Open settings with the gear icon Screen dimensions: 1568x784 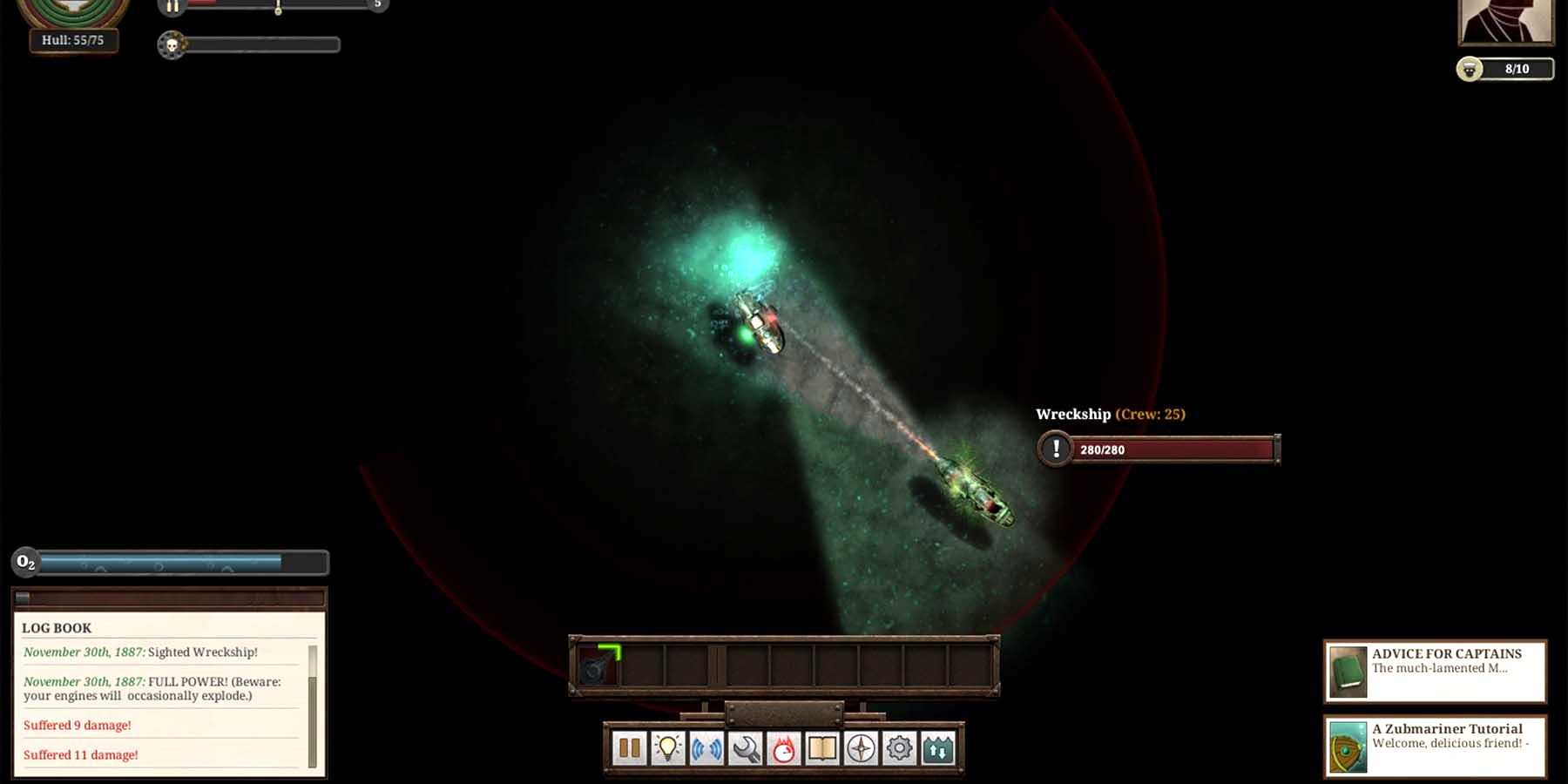(899, 748)
